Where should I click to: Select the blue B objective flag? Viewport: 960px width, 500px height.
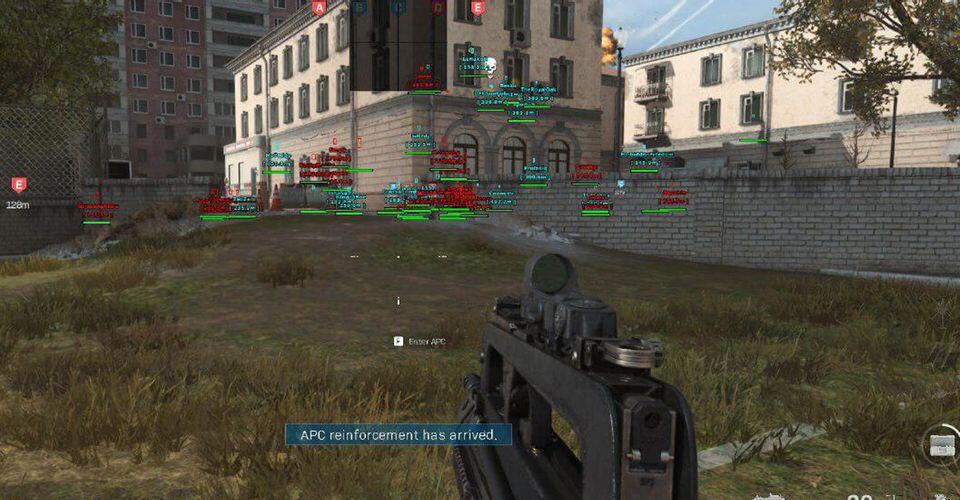(359, 8)
